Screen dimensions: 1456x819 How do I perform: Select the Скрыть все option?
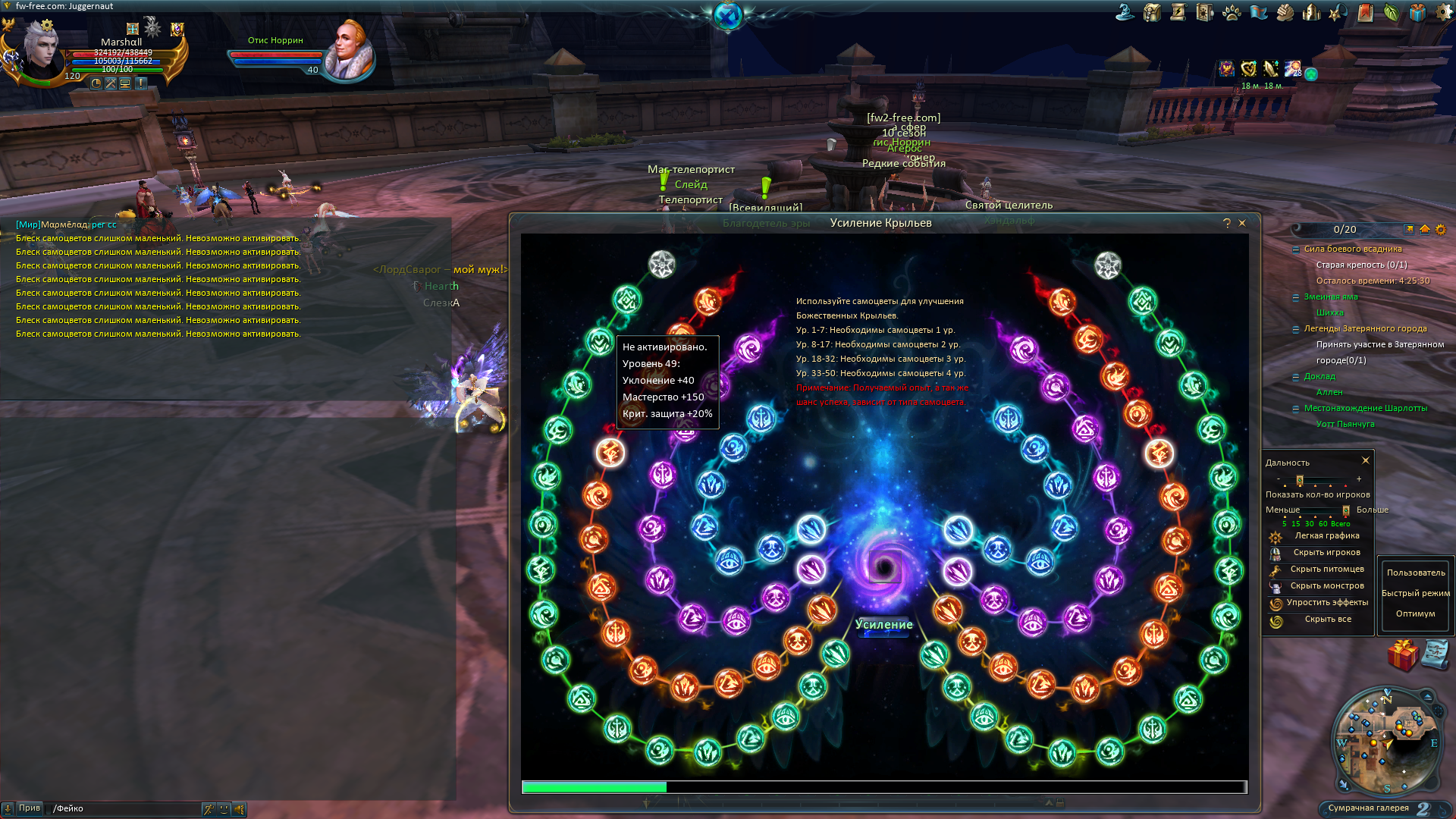[x=1327, y=620]
